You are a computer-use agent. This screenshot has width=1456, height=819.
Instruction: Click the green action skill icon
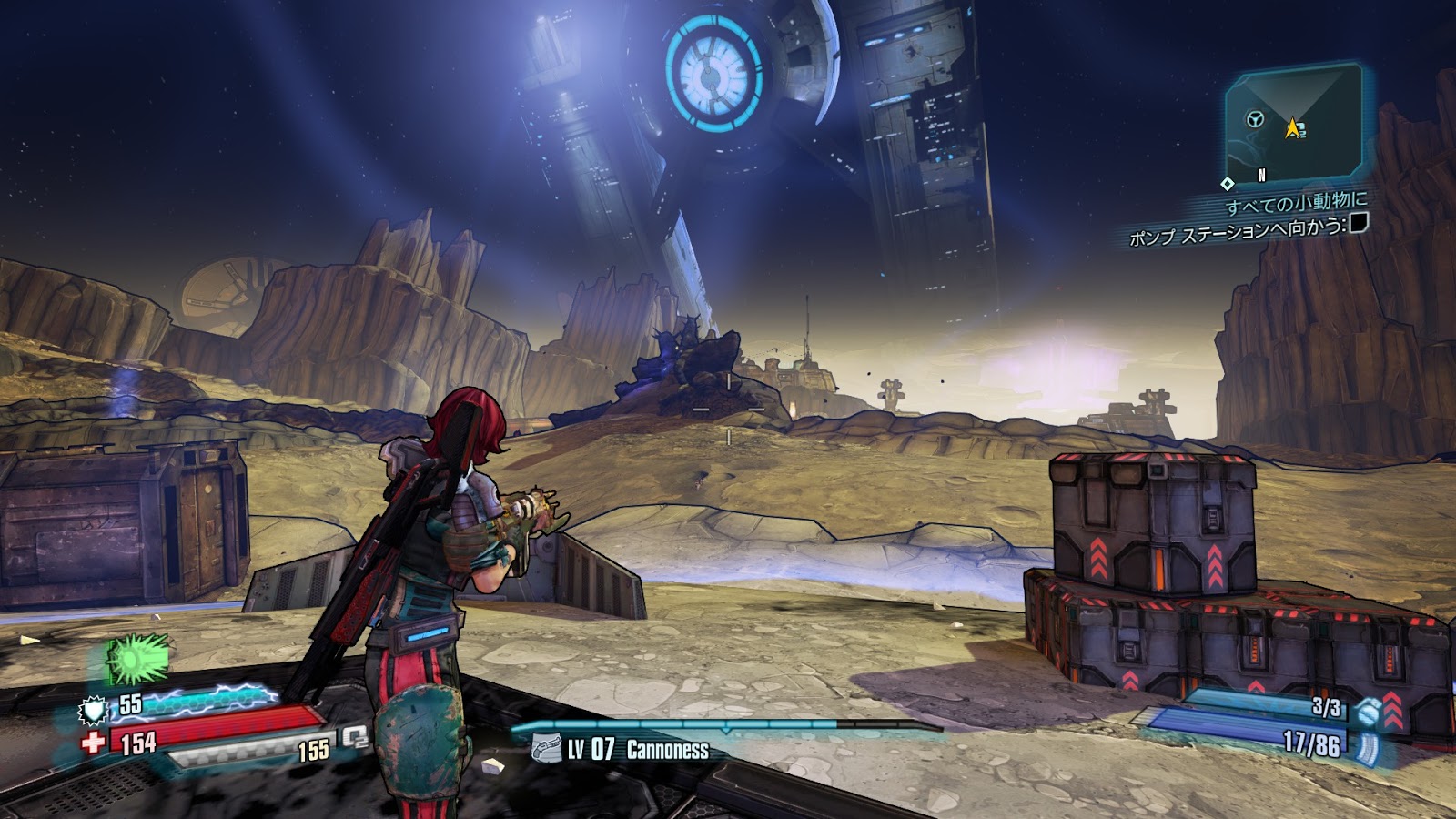click(x=138, y=657)
